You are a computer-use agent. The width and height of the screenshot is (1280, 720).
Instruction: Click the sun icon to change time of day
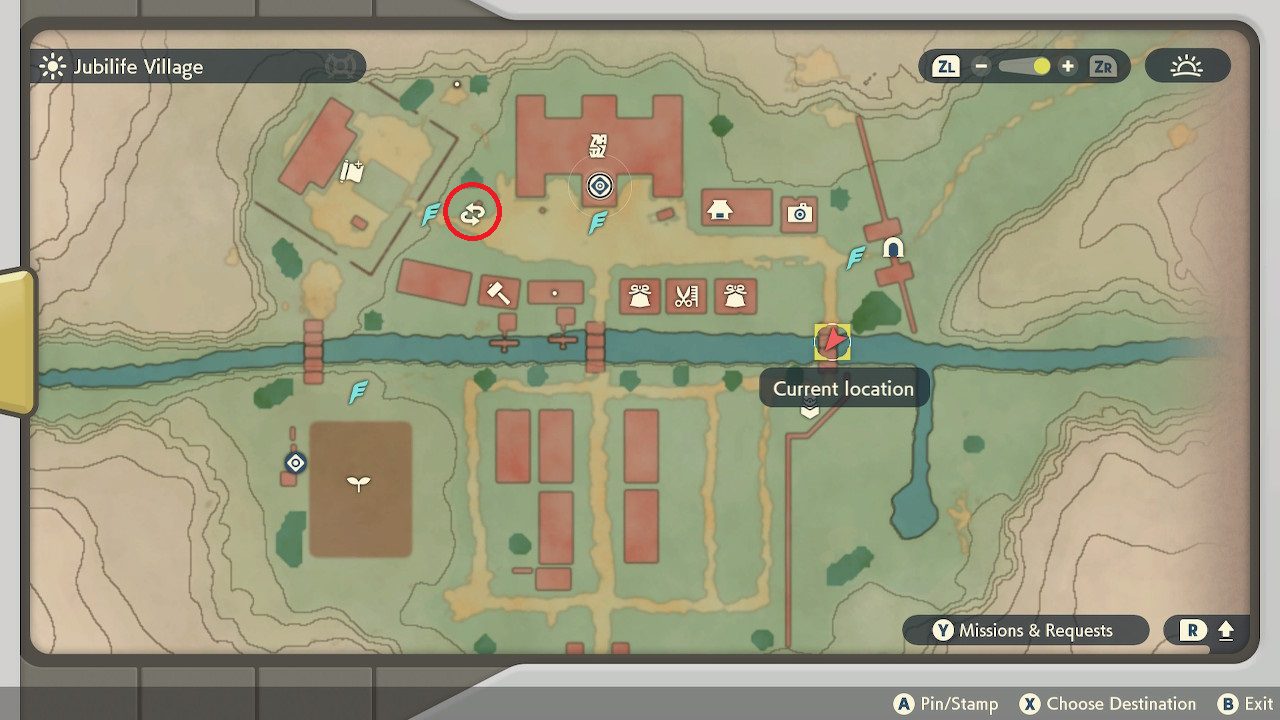(x=1188, y=66)
